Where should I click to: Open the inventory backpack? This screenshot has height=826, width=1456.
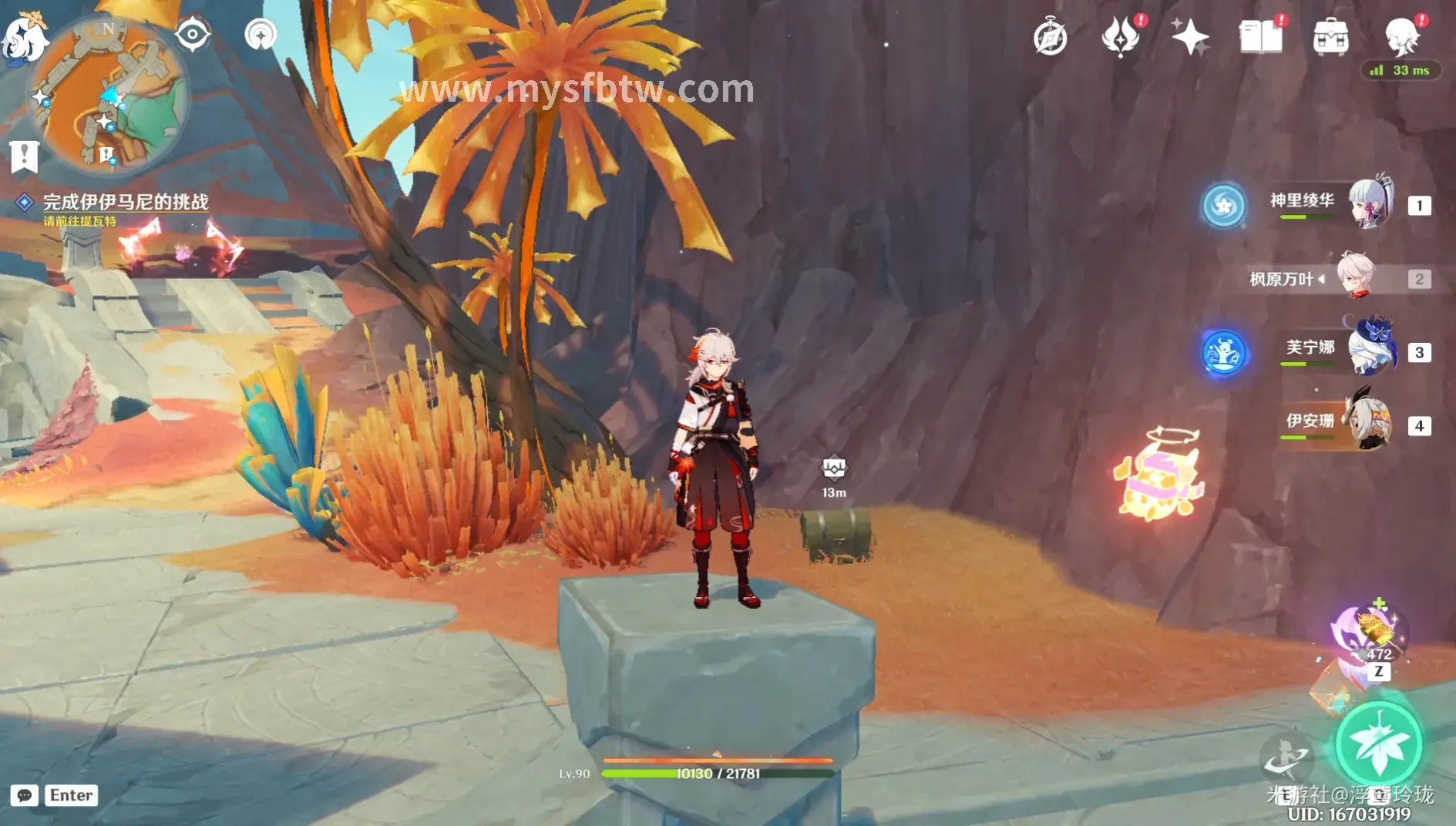1331,35
